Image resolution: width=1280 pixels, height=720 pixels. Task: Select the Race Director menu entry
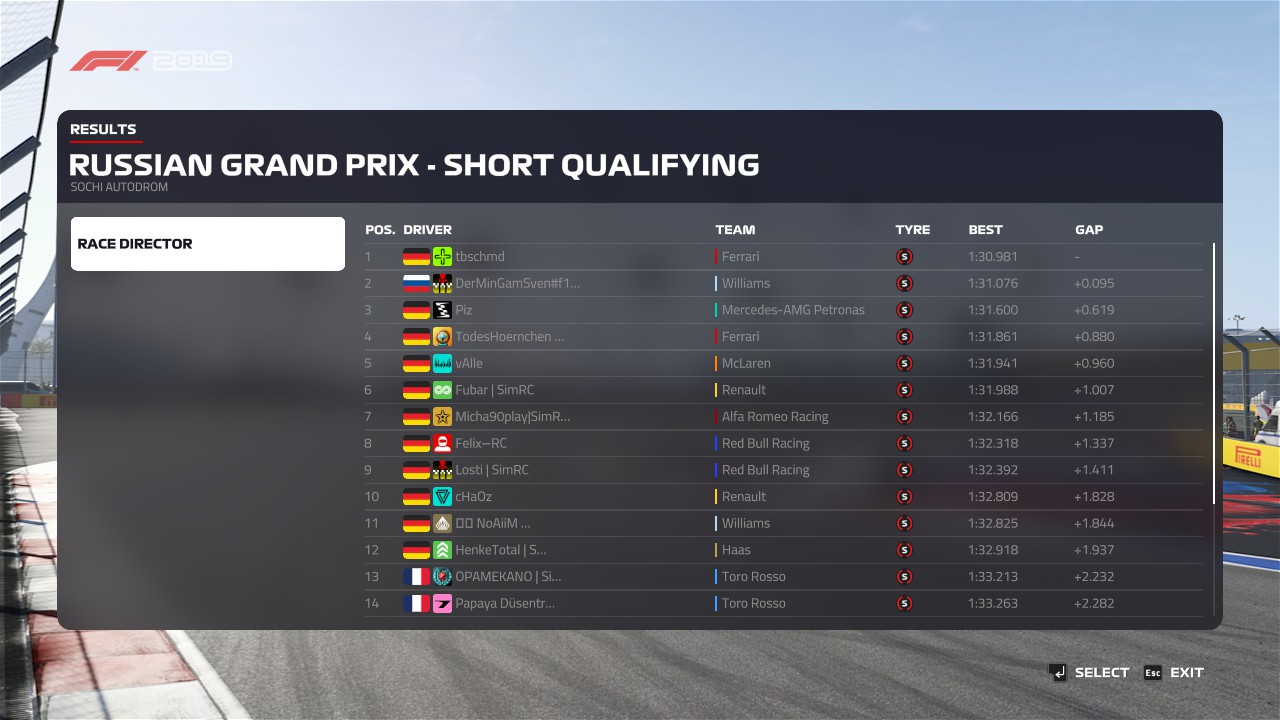pos(207,244)
